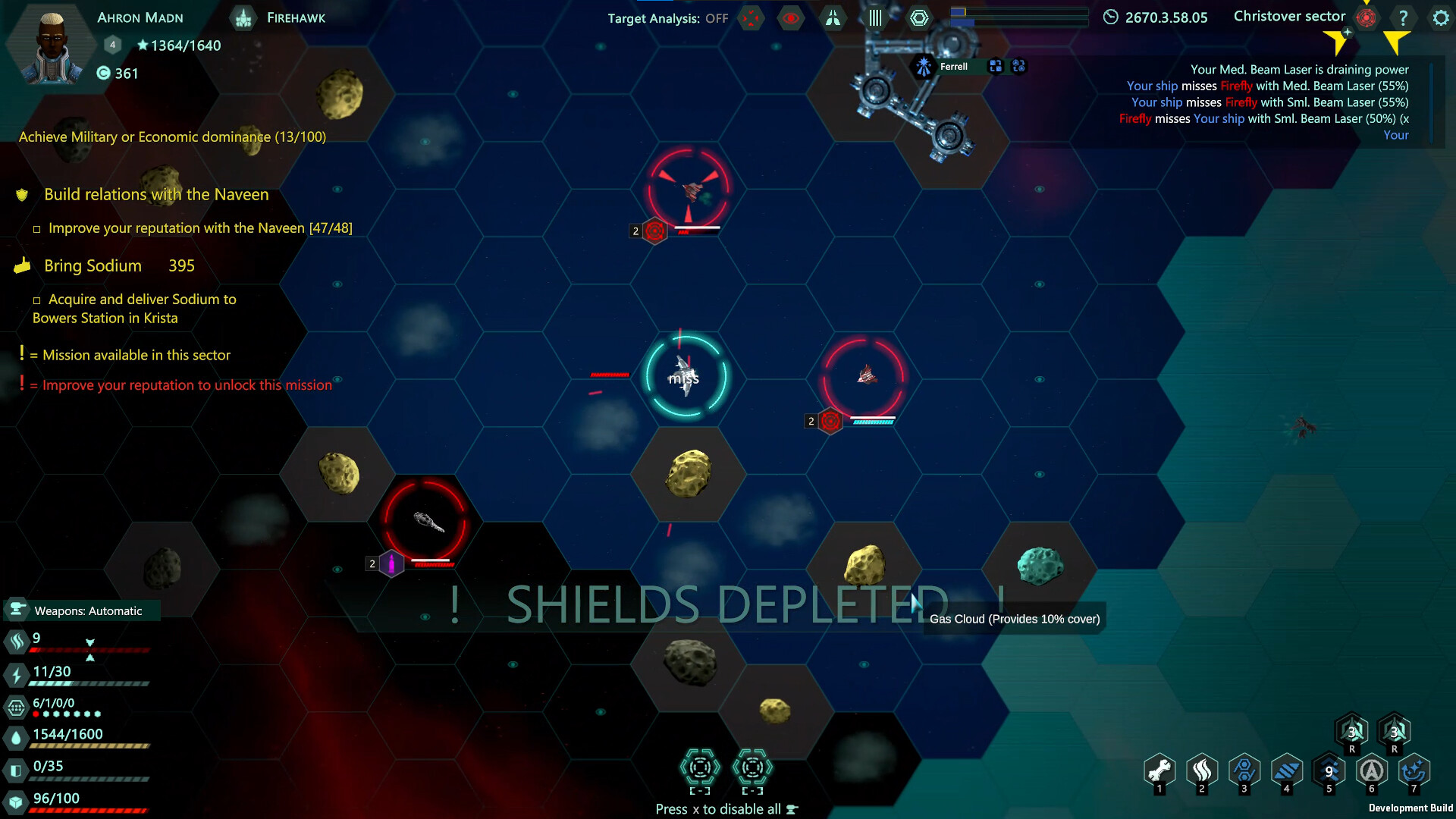Image resolution: width=1456 pixels, height=819 pixels.
Task: Activate the white flame ability in slot 2
Action: click(1202, 771)
